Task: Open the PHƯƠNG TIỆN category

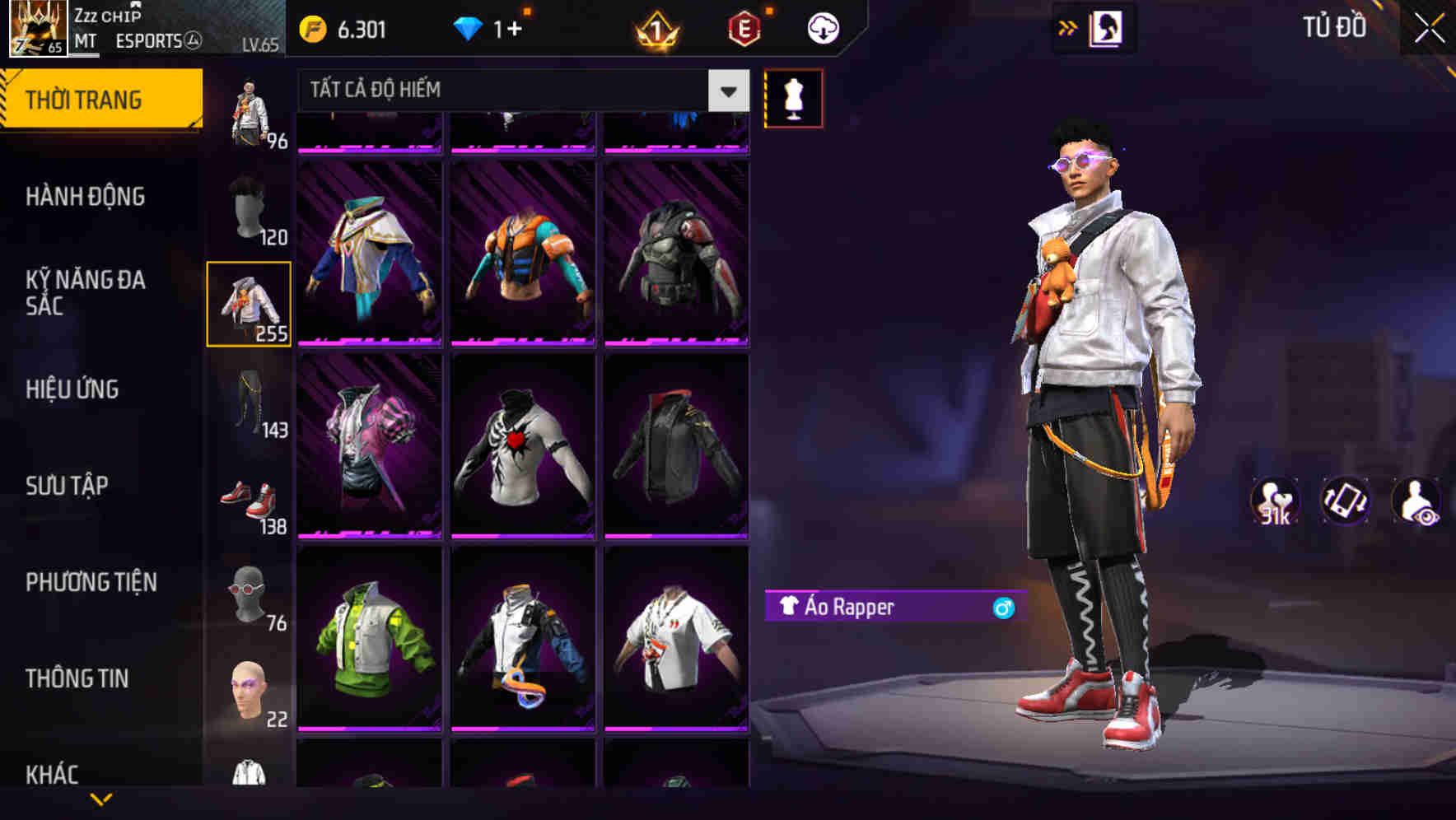Action: [x=91, y=582]
